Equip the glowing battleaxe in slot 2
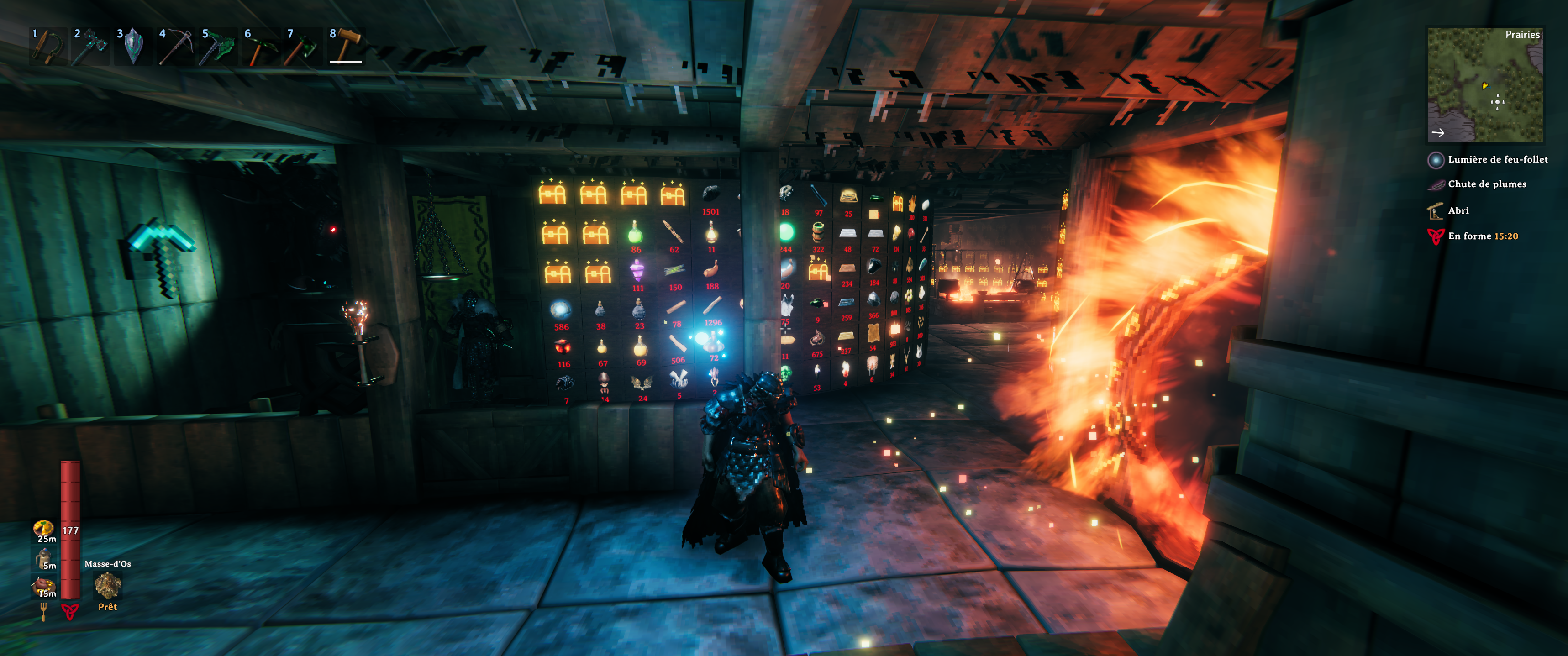This screenshot has height=656, width=1568. click(x=90, y=46)
